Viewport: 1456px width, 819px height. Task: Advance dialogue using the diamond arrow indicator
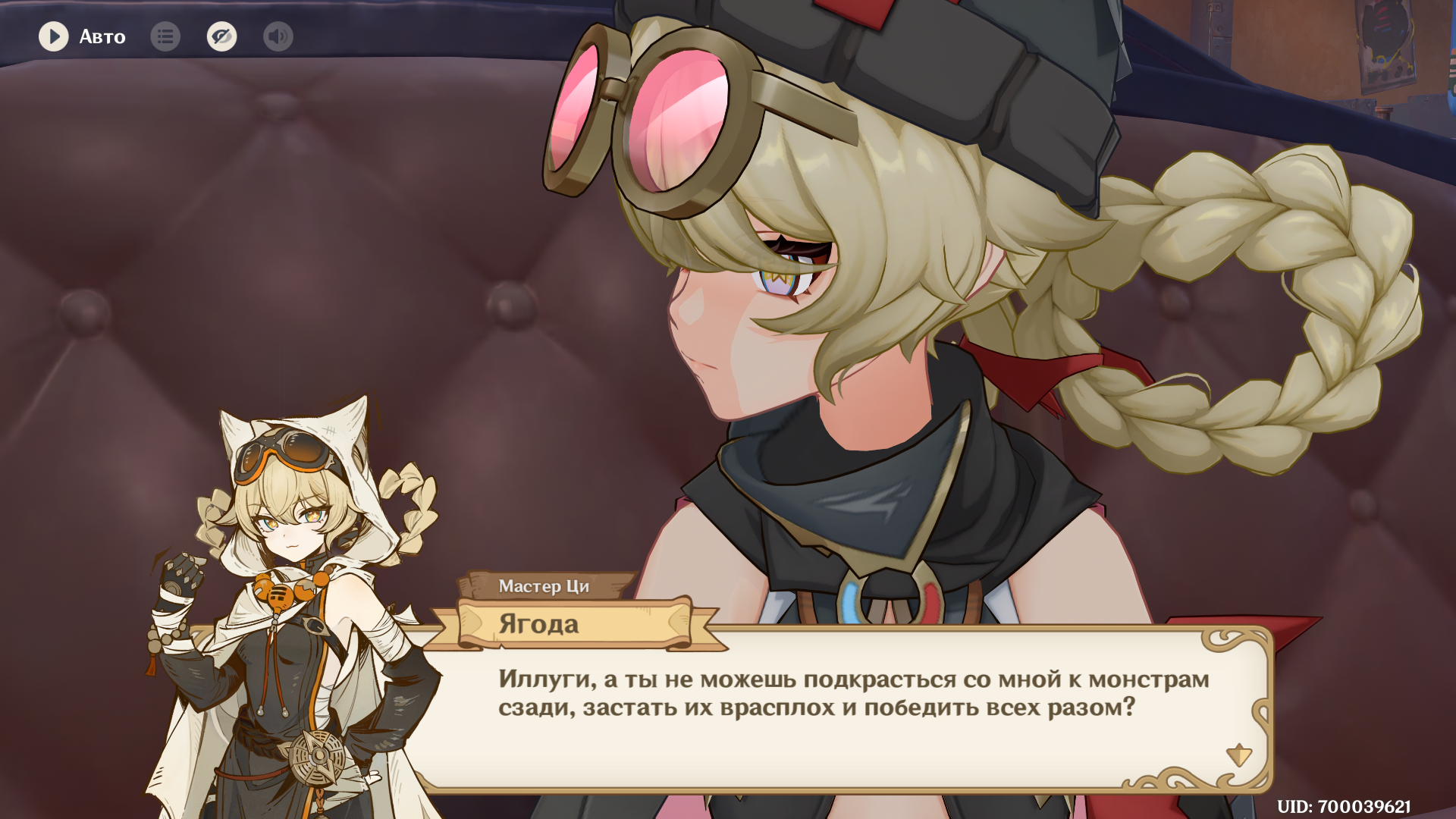1238,755
